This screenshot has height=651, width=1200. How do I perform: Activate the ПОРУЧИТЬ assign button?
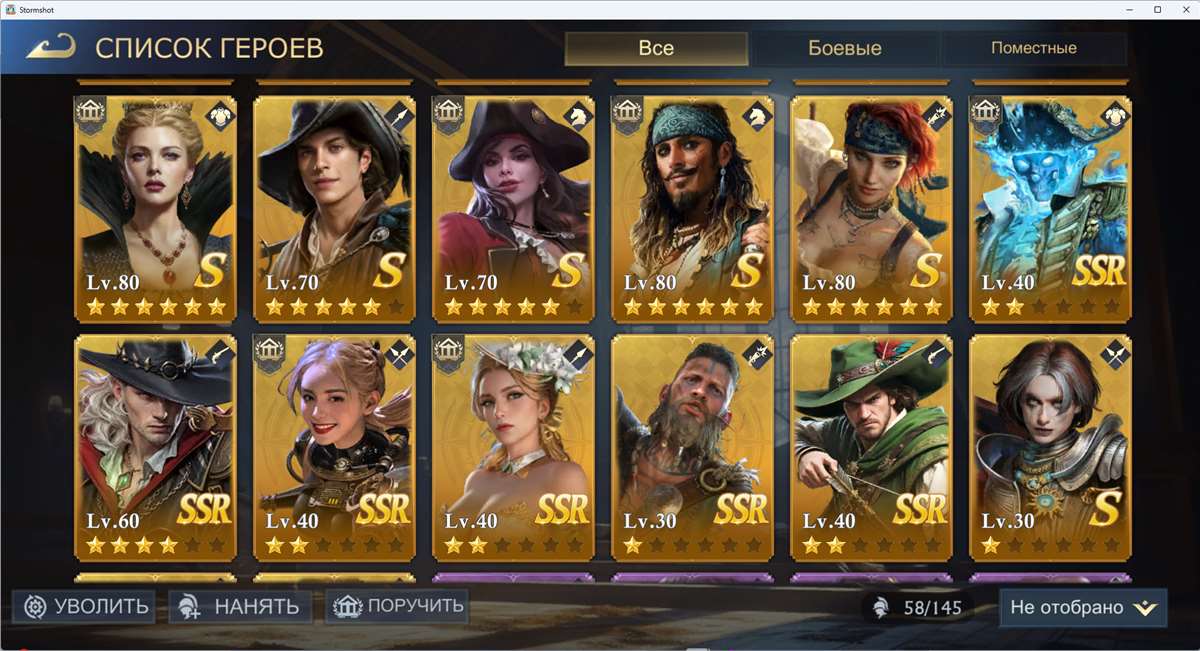click(398, 605)
